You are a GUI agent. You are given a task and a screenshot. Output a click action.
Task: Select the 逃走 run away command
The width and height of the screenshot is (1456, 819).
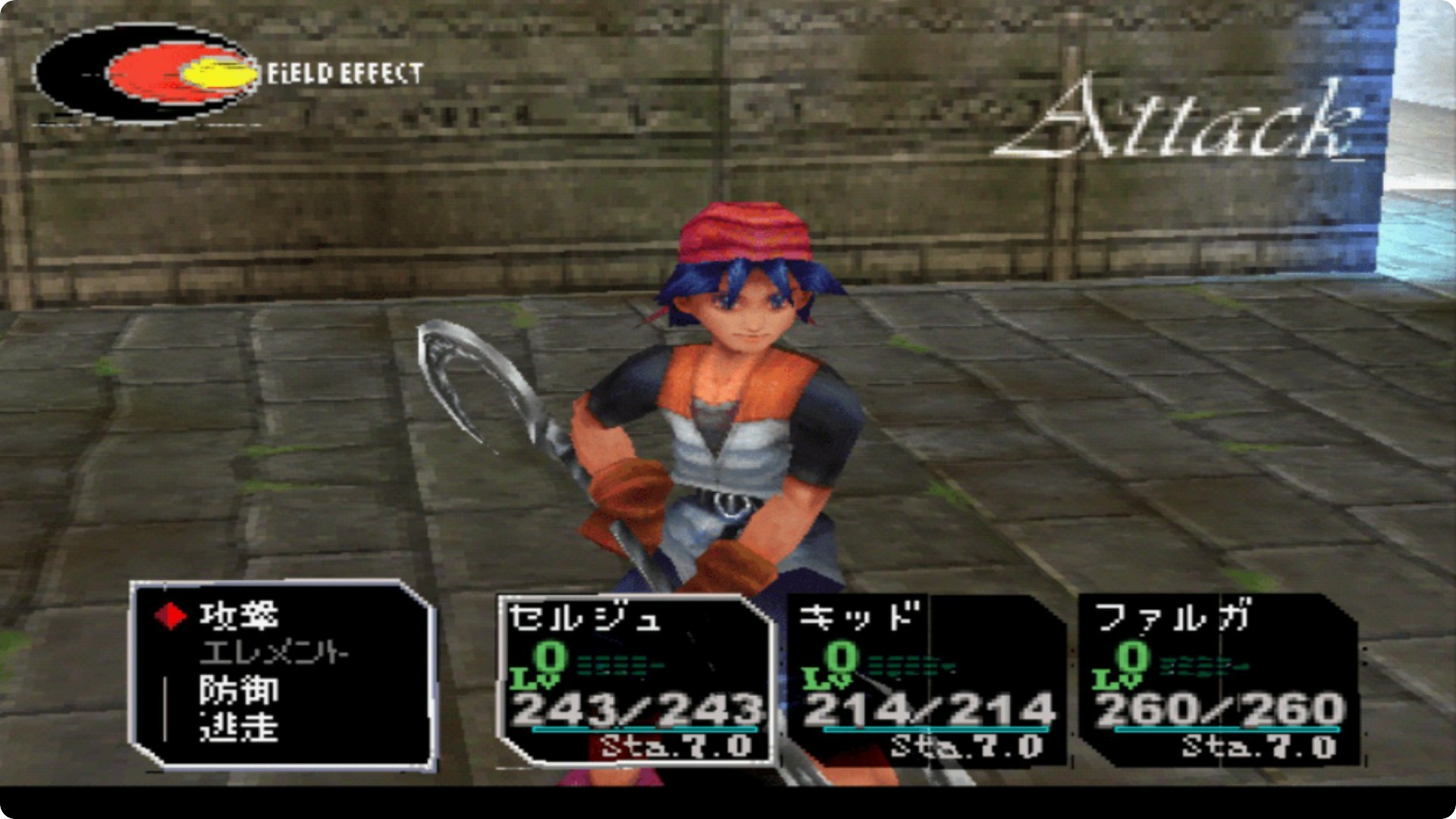[x=239, y=728]
